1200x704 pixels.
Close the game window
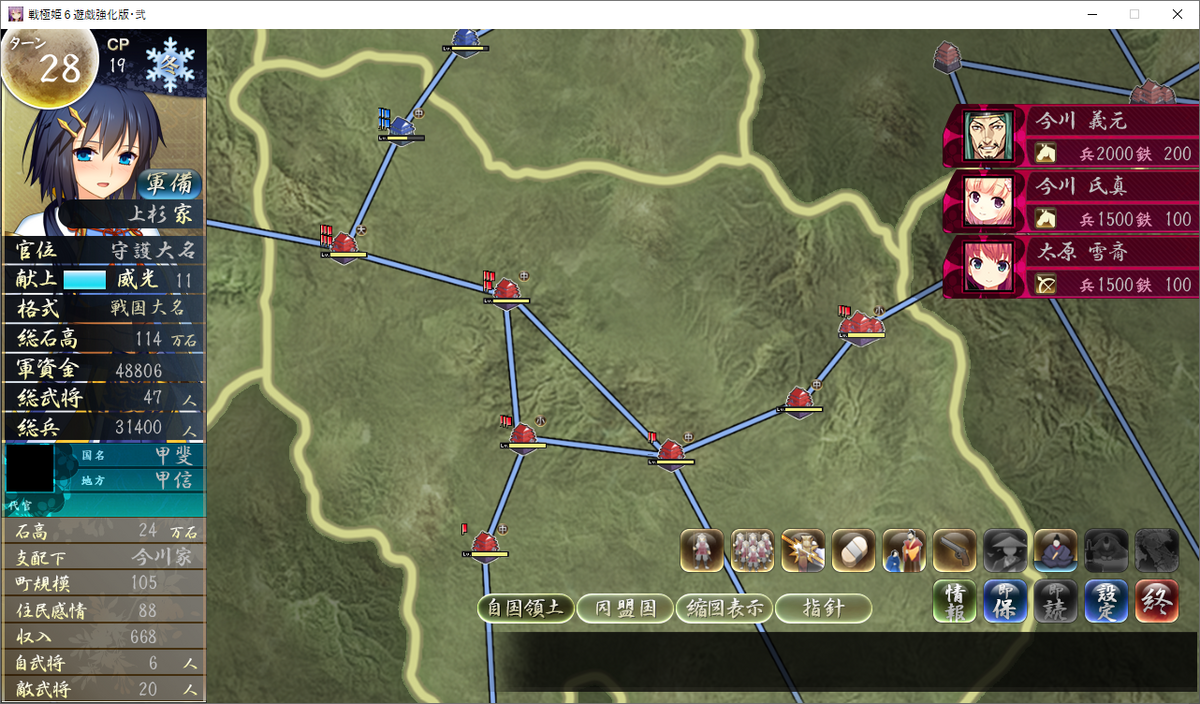(x=1176, y=14)
